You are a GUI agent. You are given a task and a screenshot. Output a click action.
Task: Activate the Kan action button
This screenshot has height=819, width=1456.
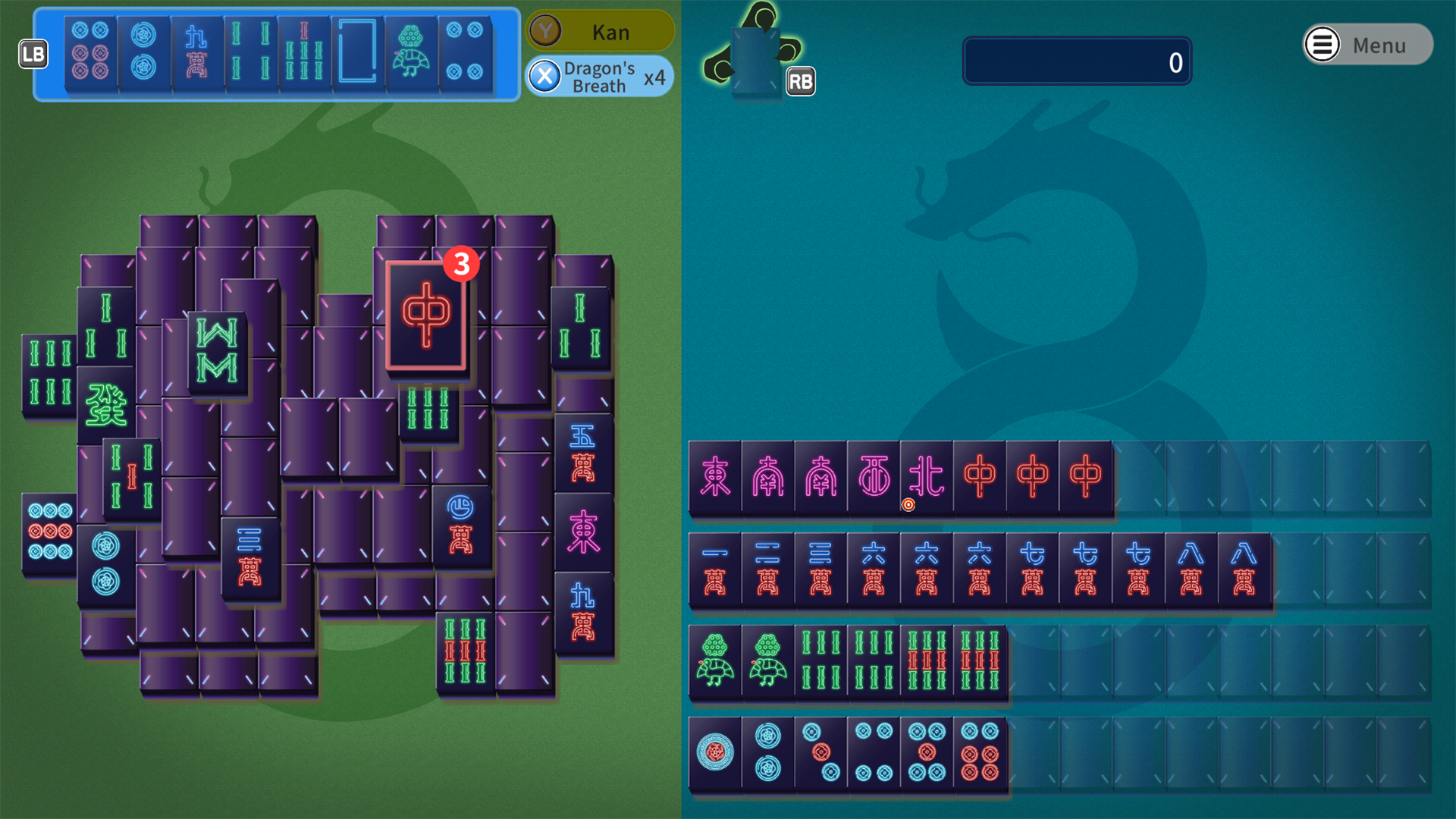click(600, 32)
